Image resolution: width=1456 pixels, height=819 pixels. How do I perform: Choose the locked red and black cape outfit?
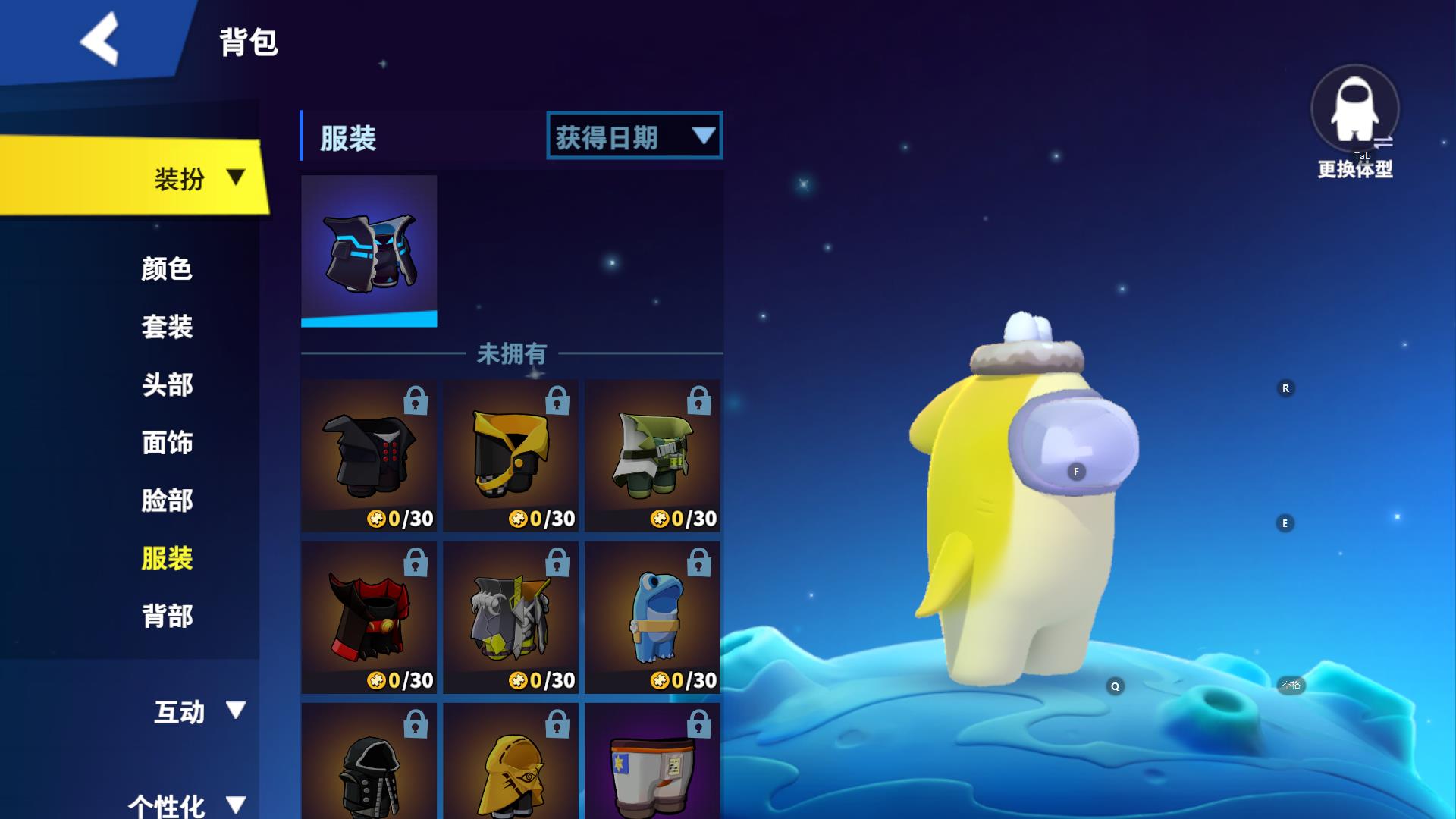[x=369, y=617]
